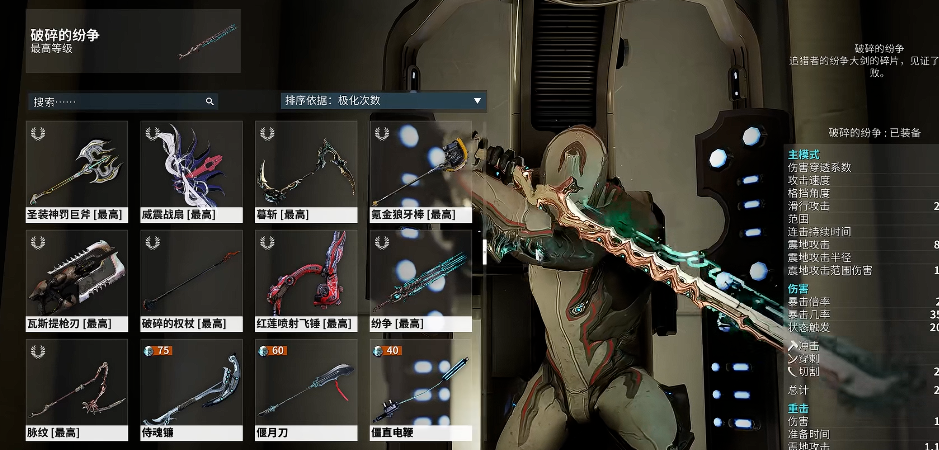Pick the 暮斩 scythe tile

tap(306, 171)
